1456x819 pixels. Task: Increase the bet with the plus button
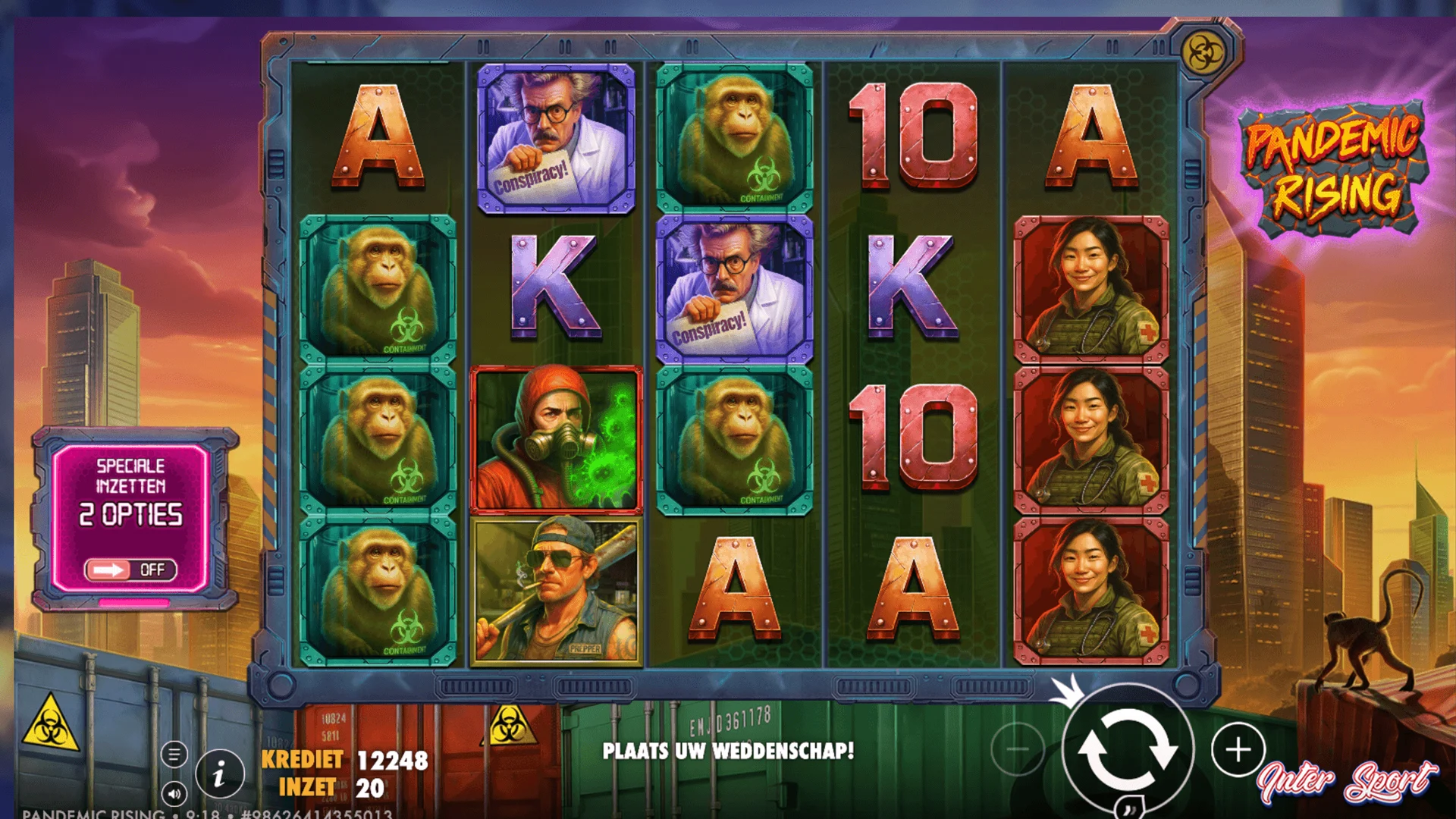click(x=1238, y=750)
